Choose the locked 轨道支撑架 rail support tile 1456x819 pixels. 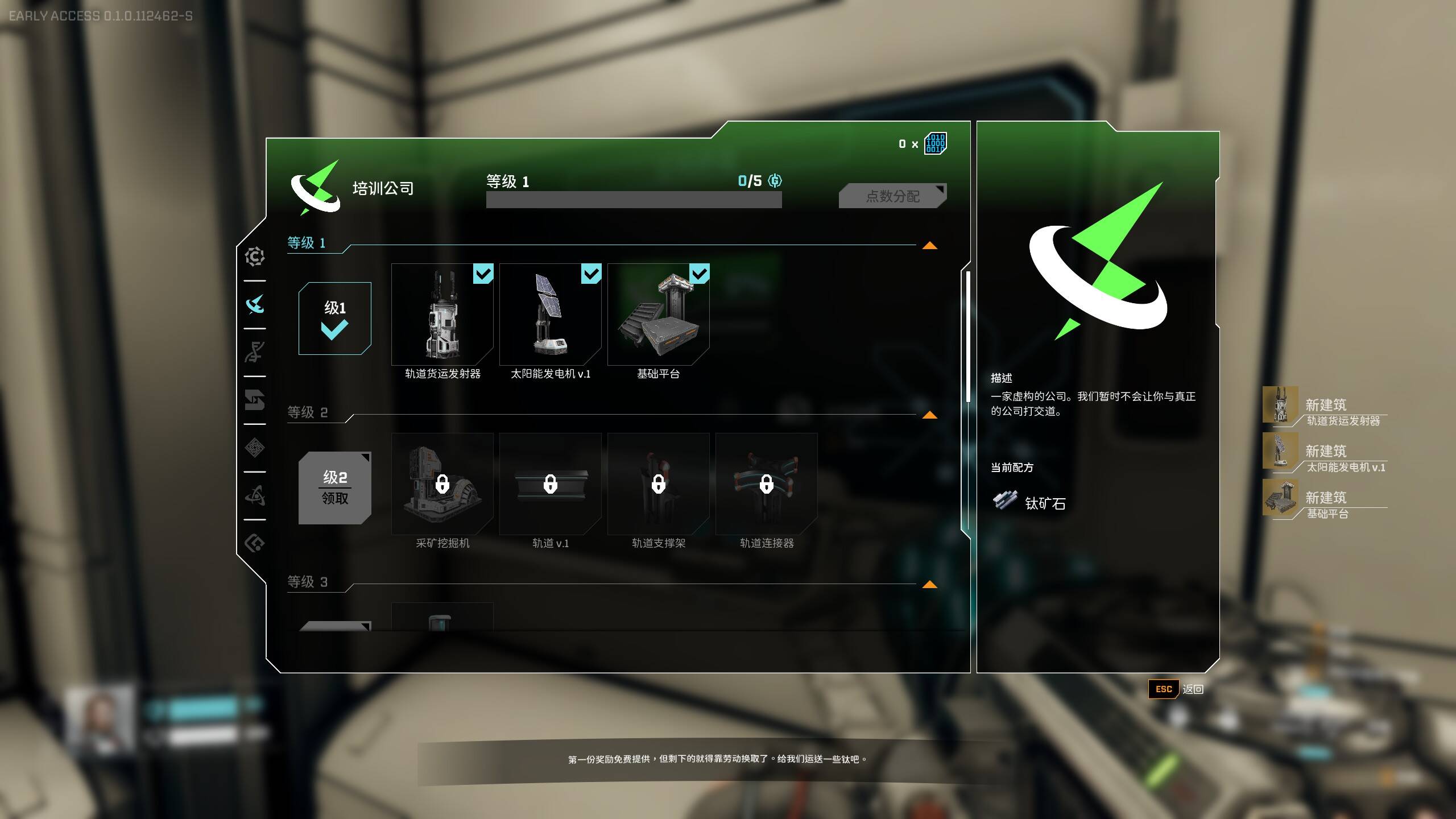pyautogui.click(x=658, y=484)
